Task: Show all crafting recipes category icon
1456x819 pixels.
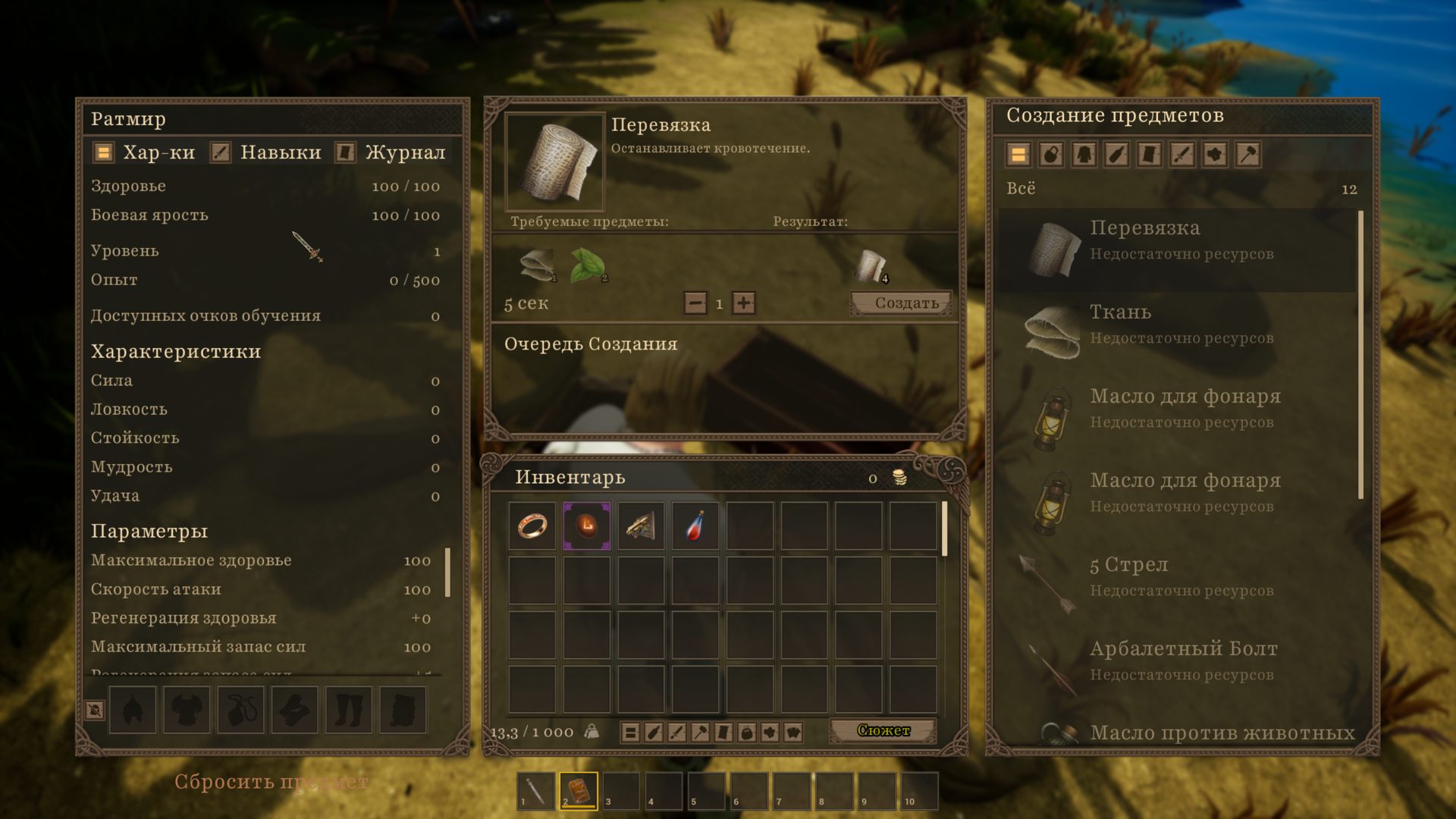Action: pos(1018,155)
